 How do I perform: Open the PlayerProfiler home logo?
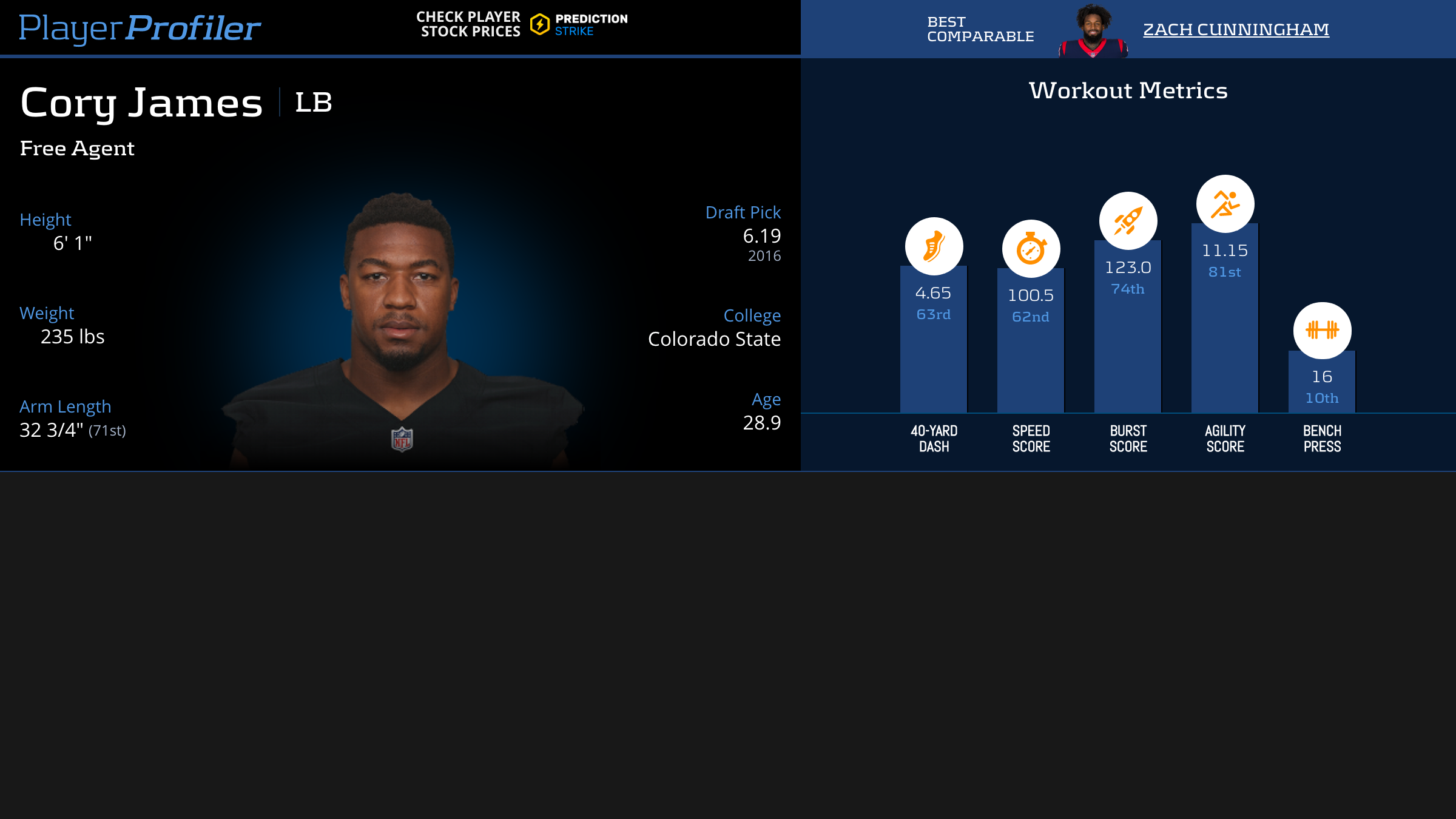tap(140, 28)
